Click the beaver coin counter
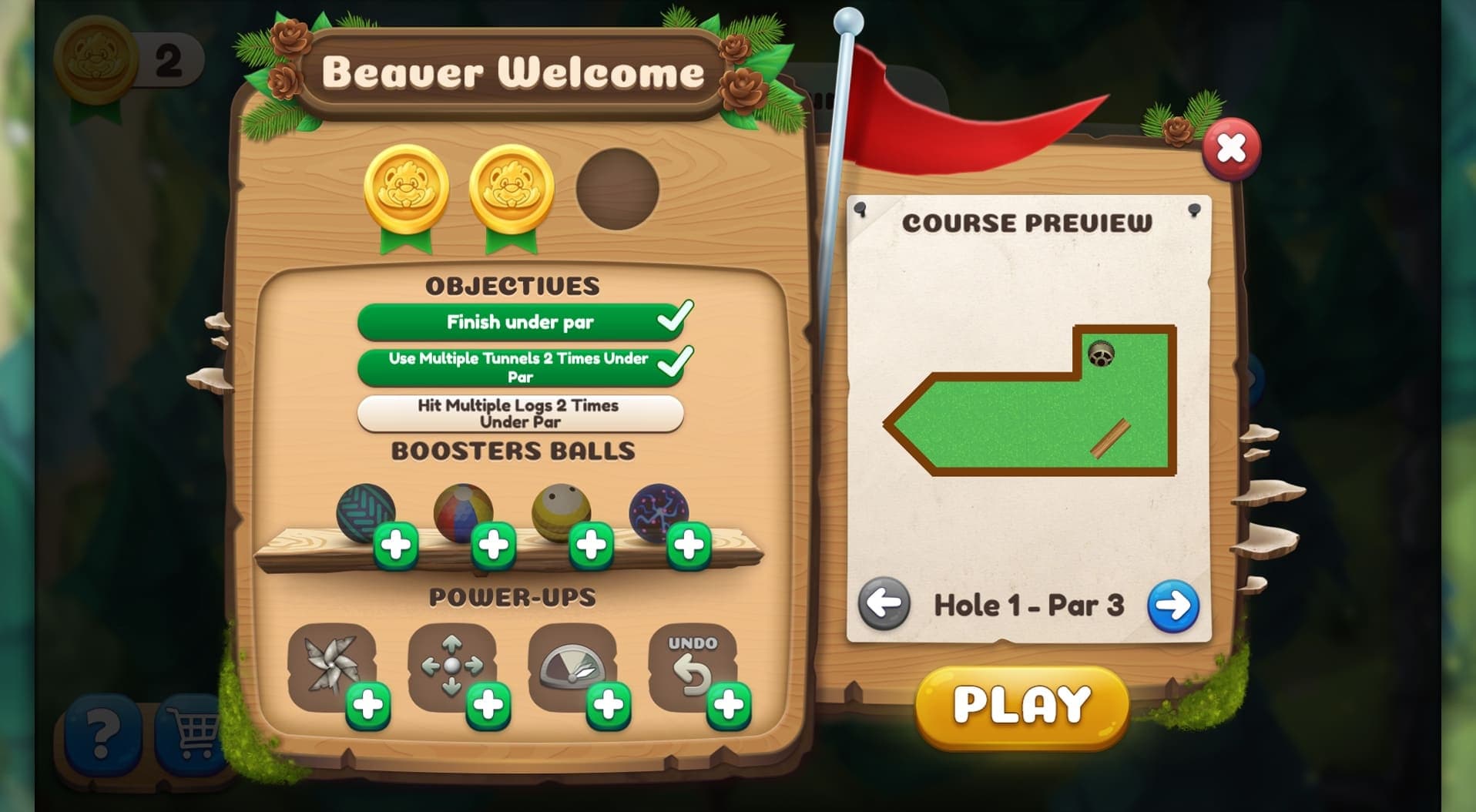This screenshot has width=1476, height=812. [123, 56]
